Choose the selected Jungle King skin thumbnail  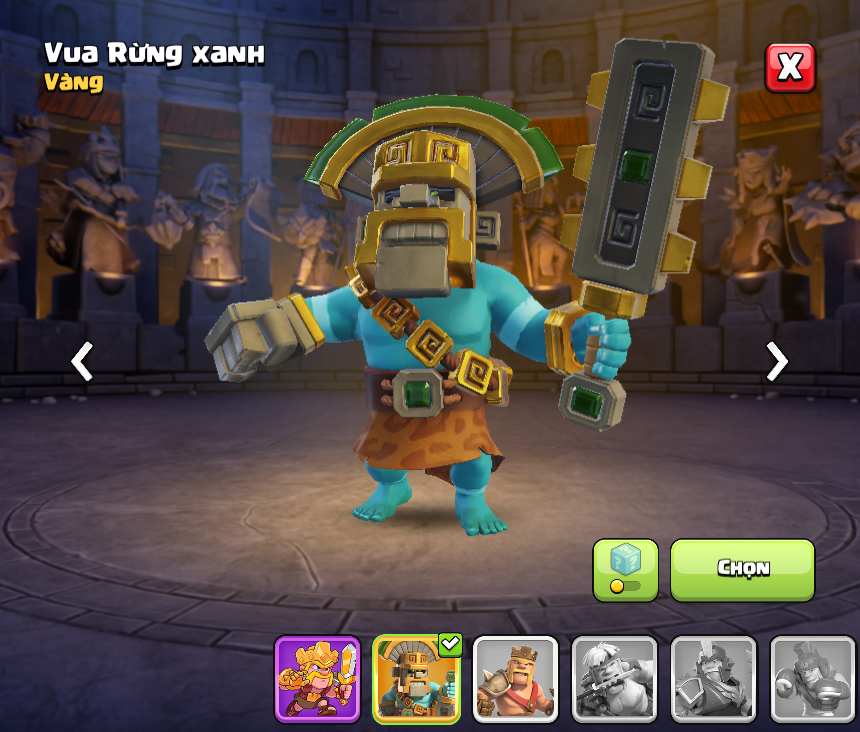[x=416, y=679]
